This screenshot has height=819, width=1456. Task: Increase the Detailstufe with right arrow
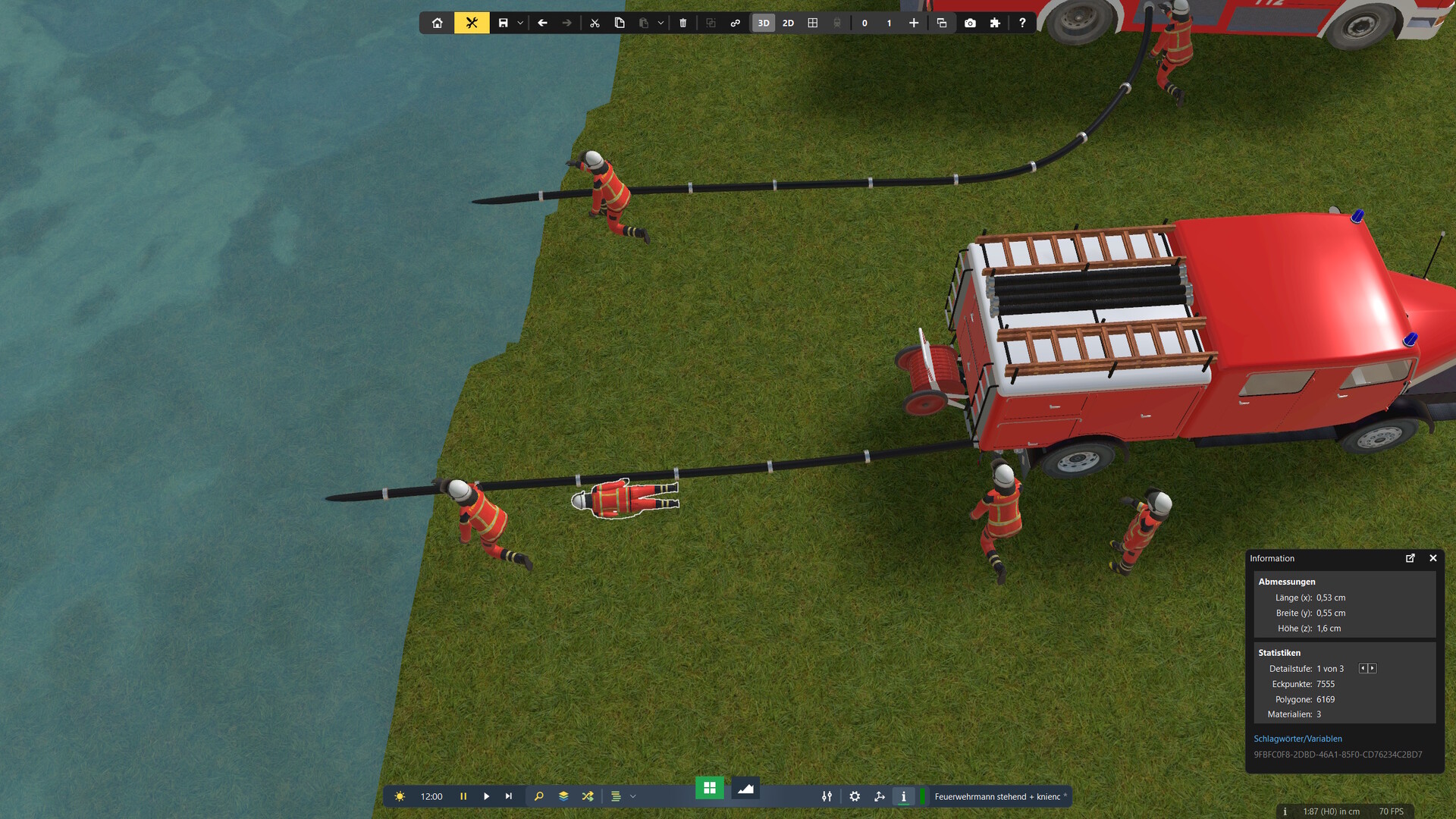(1373, 668)
